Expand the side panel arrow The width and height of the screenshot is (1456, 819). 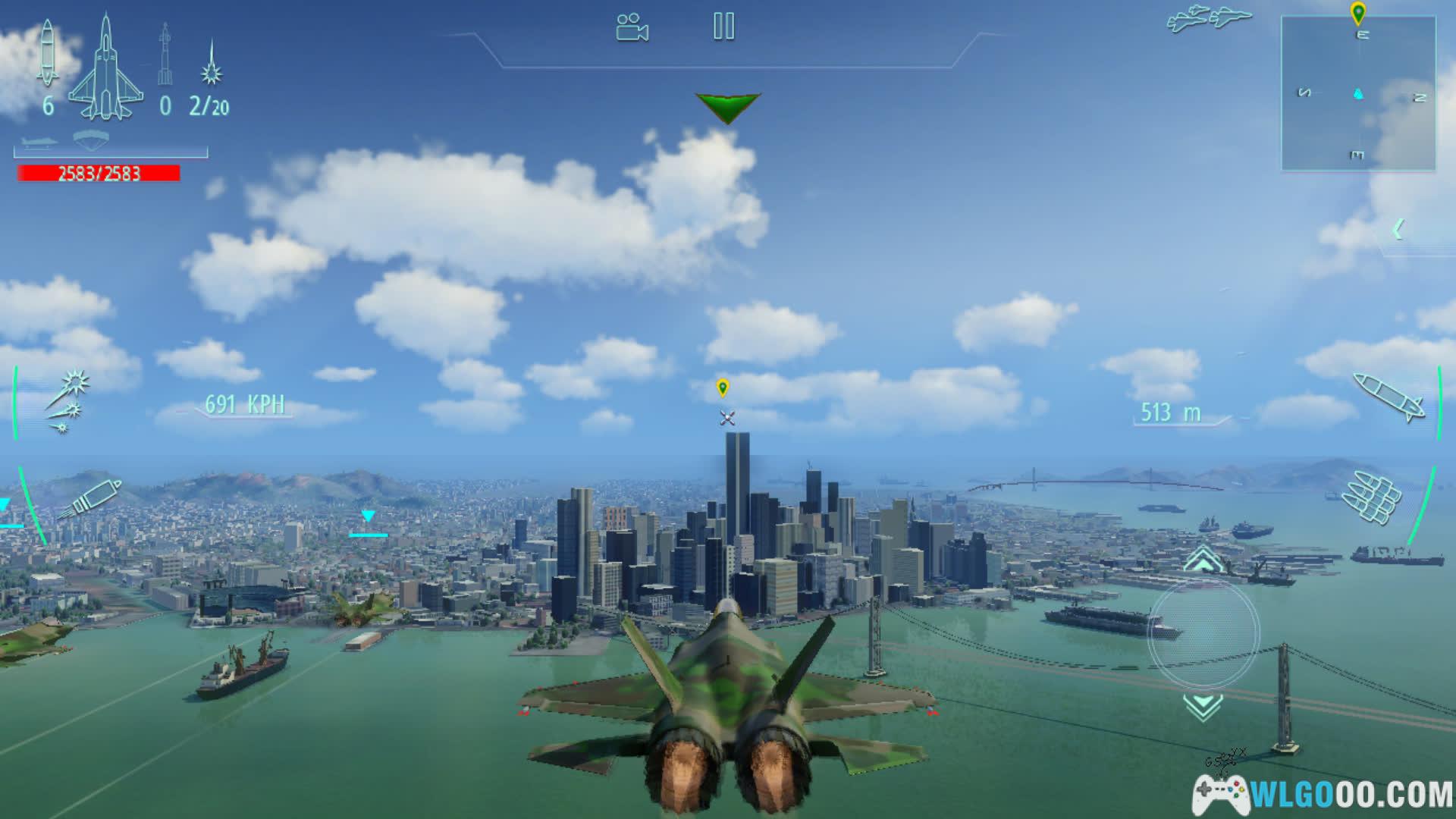[1399, 229]
